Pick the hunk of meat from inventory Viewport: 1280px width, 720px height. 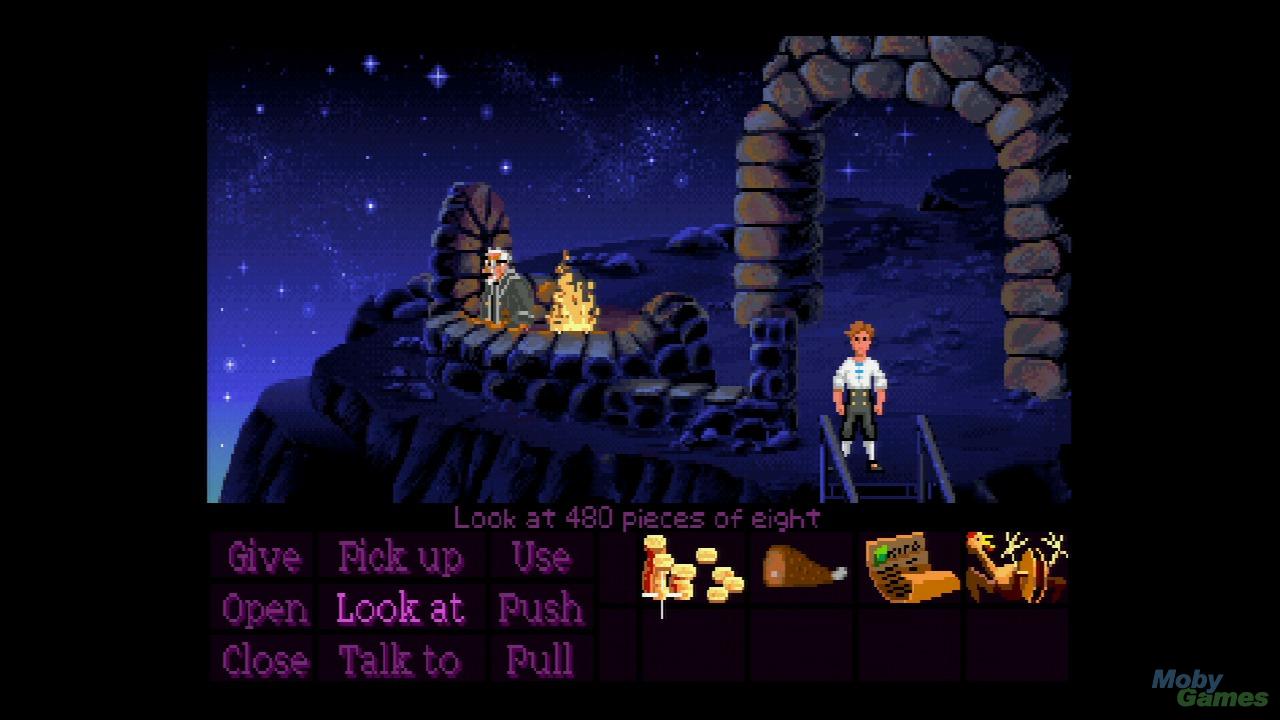[x=803, y=568]
